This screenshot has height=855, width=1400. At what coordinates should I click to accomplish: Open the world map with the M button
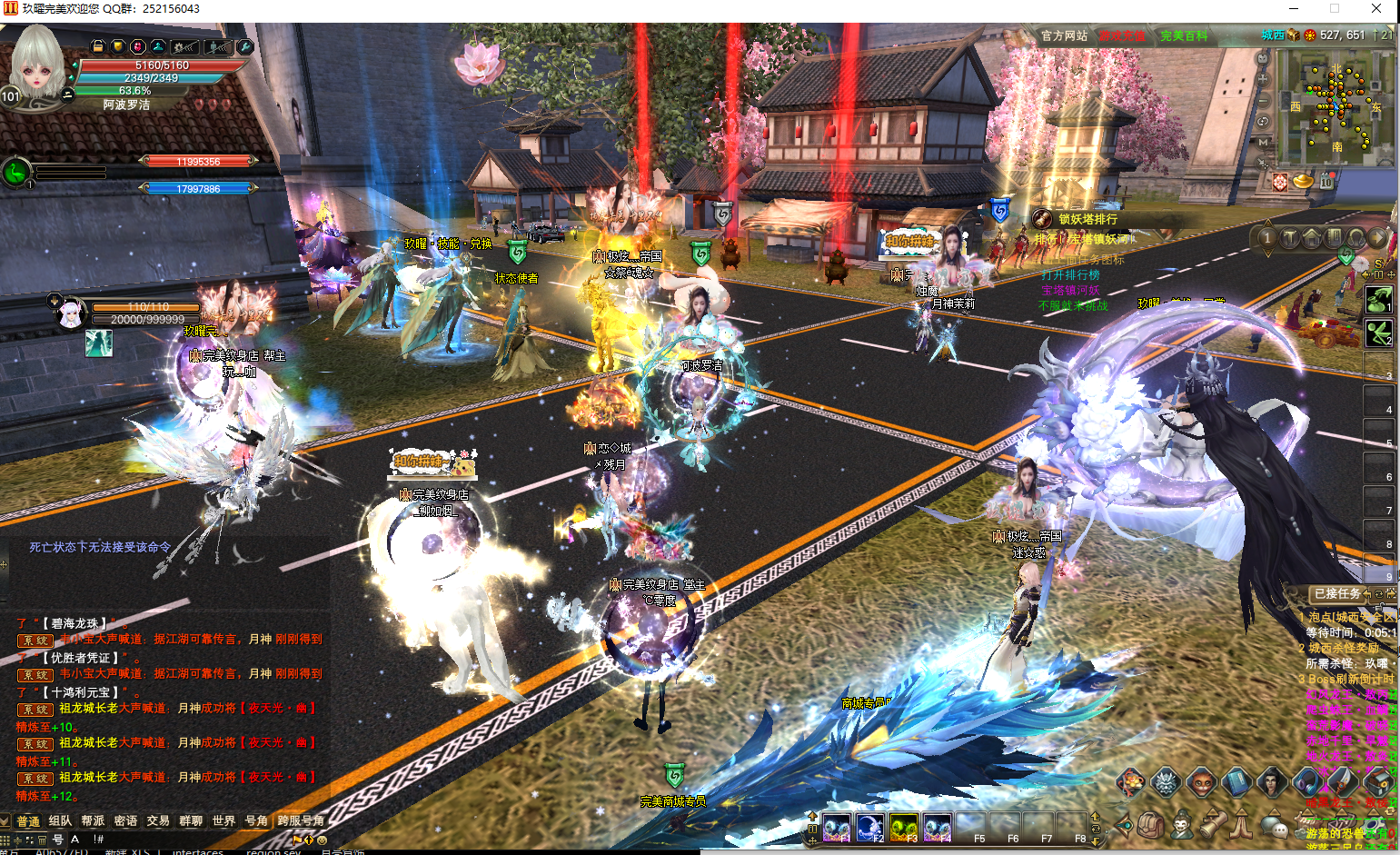tap(1263, 143)
